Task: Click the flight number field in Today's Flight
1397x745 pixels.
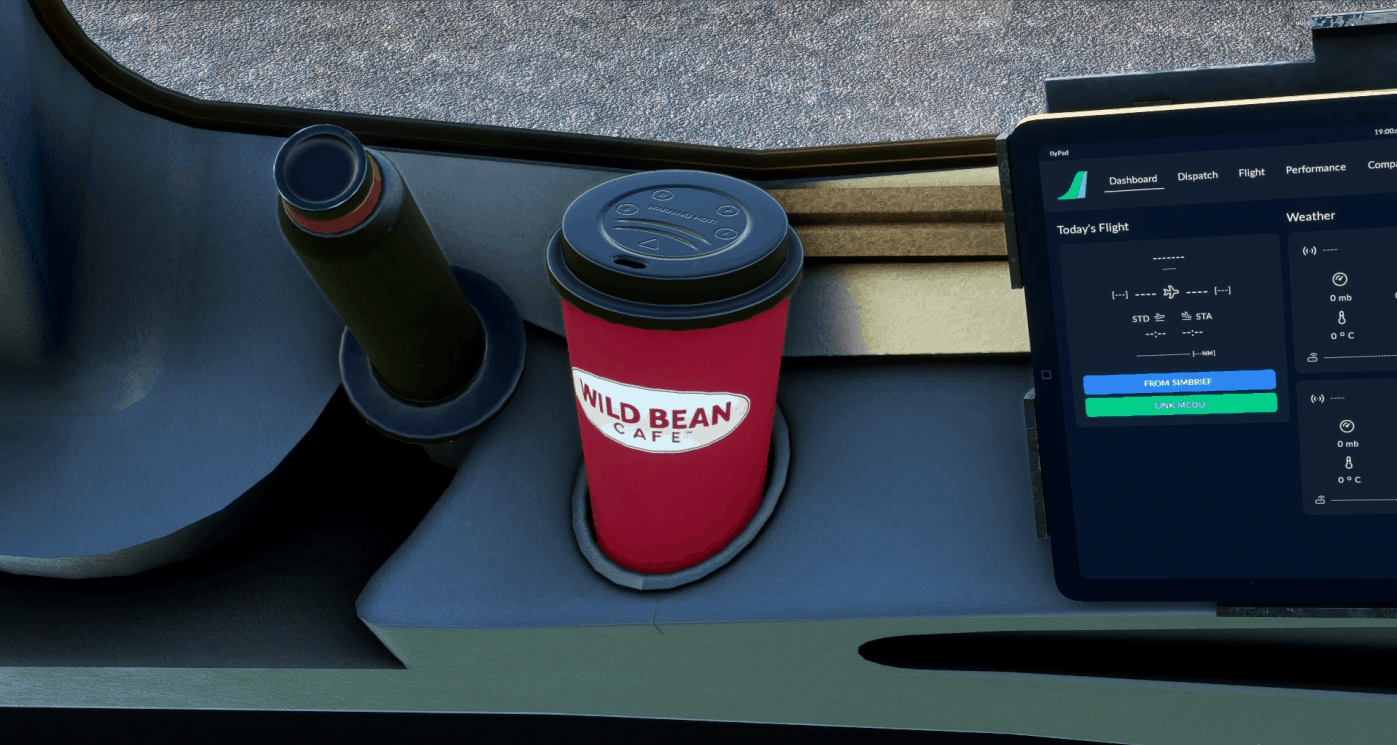Action: point(1168,257)
